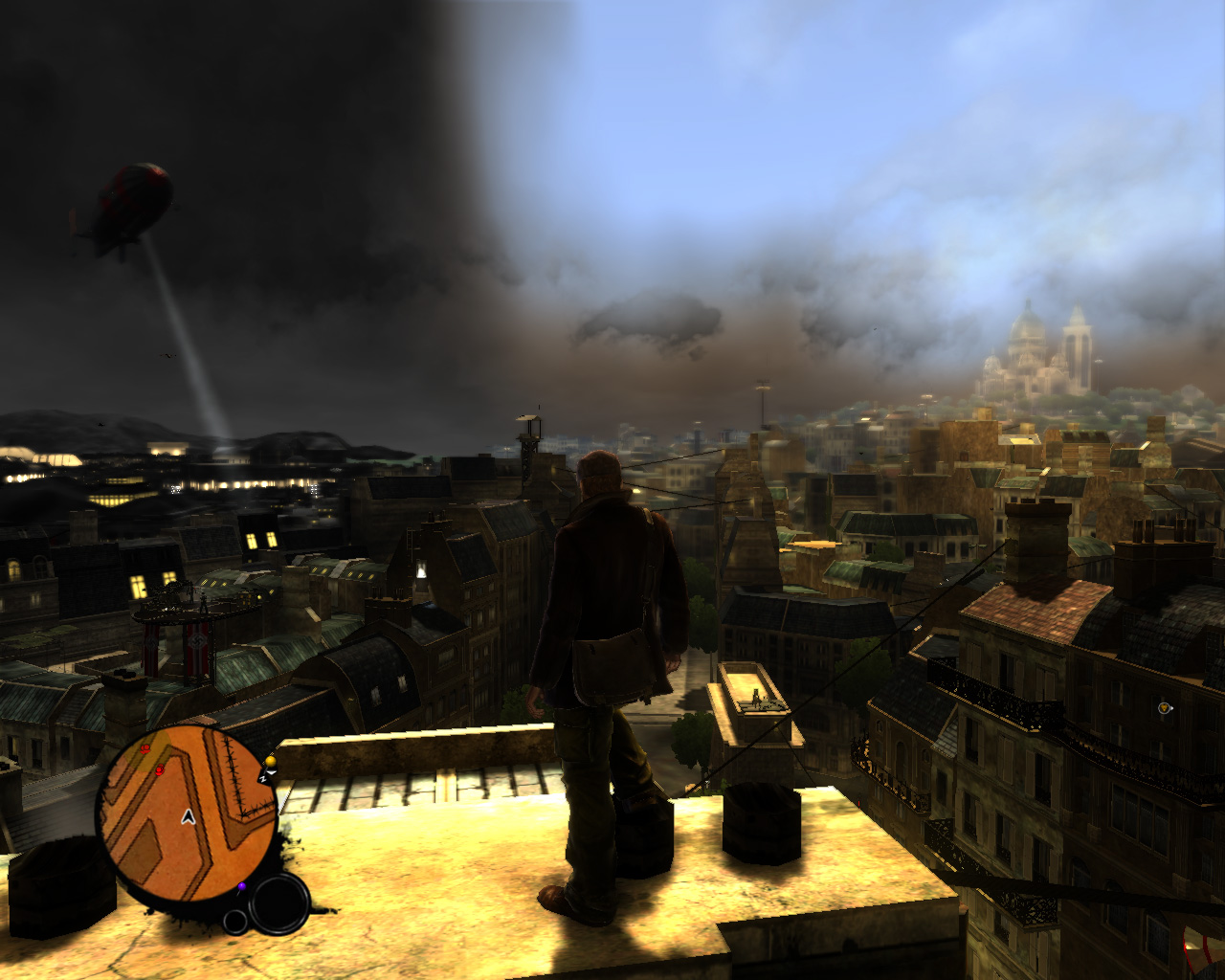Click the purple pin below the minimap
This screenshot has height=980, width=1225.
click(x=242, y=886)
